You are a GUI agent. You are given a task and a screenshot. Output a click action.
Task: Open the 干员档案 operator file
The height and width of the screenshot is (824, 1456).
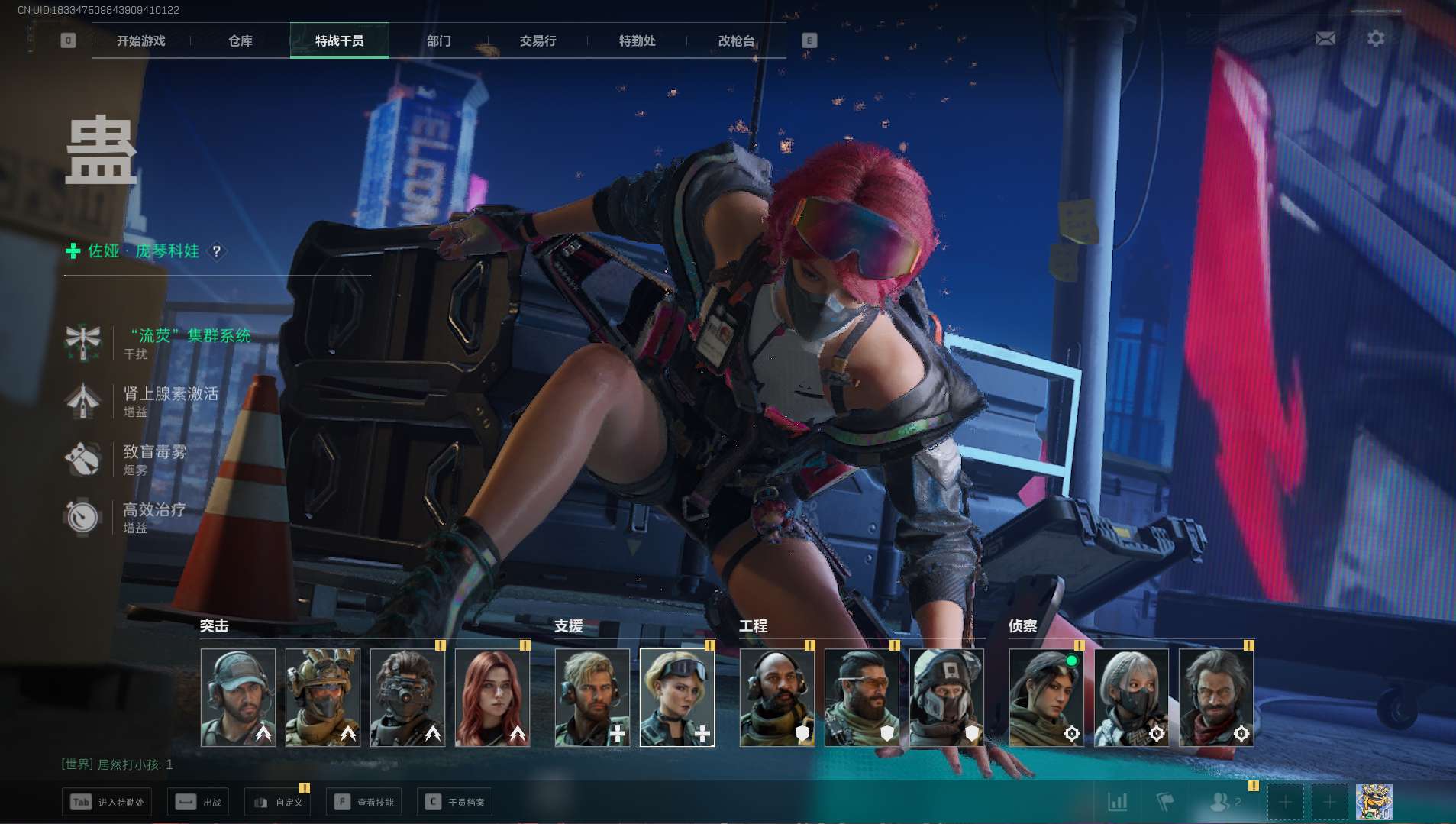pos(455,803)
